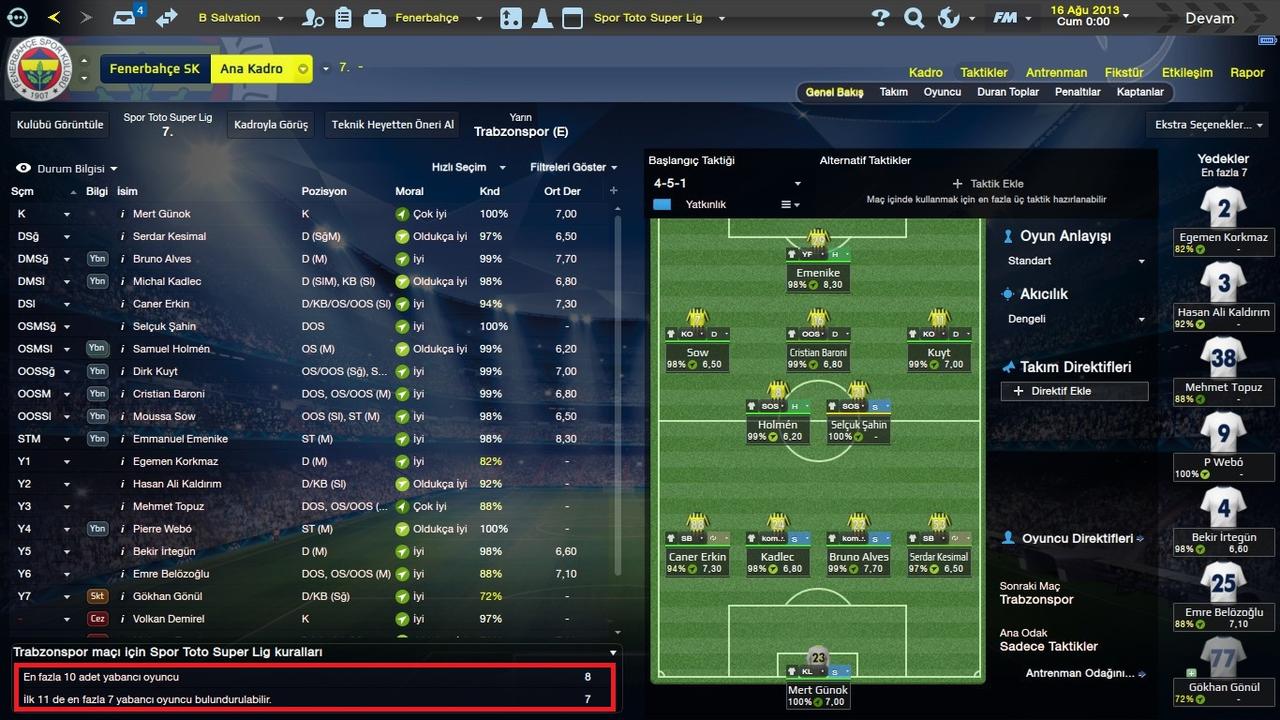Select Emmanuel Emenike in the squad list
Image resolution: width=1280 pixels, height=720 pixels.
point(180,439)
